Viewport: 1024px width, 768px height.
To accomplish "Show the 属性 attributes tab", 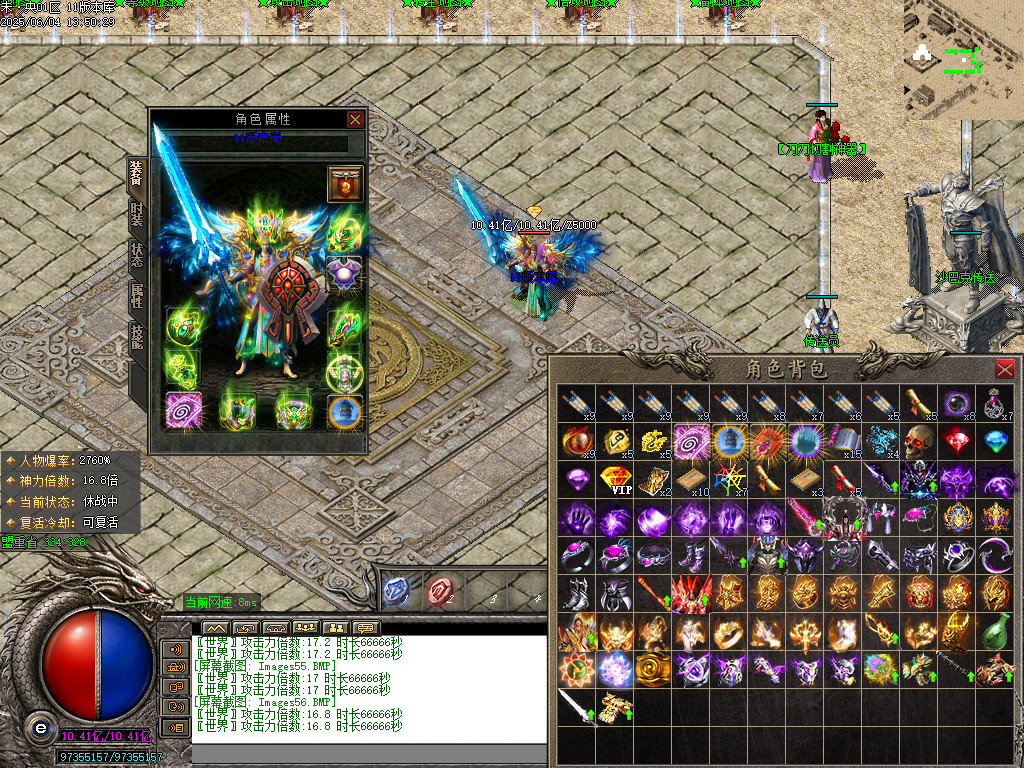I will tap(137, 294).
